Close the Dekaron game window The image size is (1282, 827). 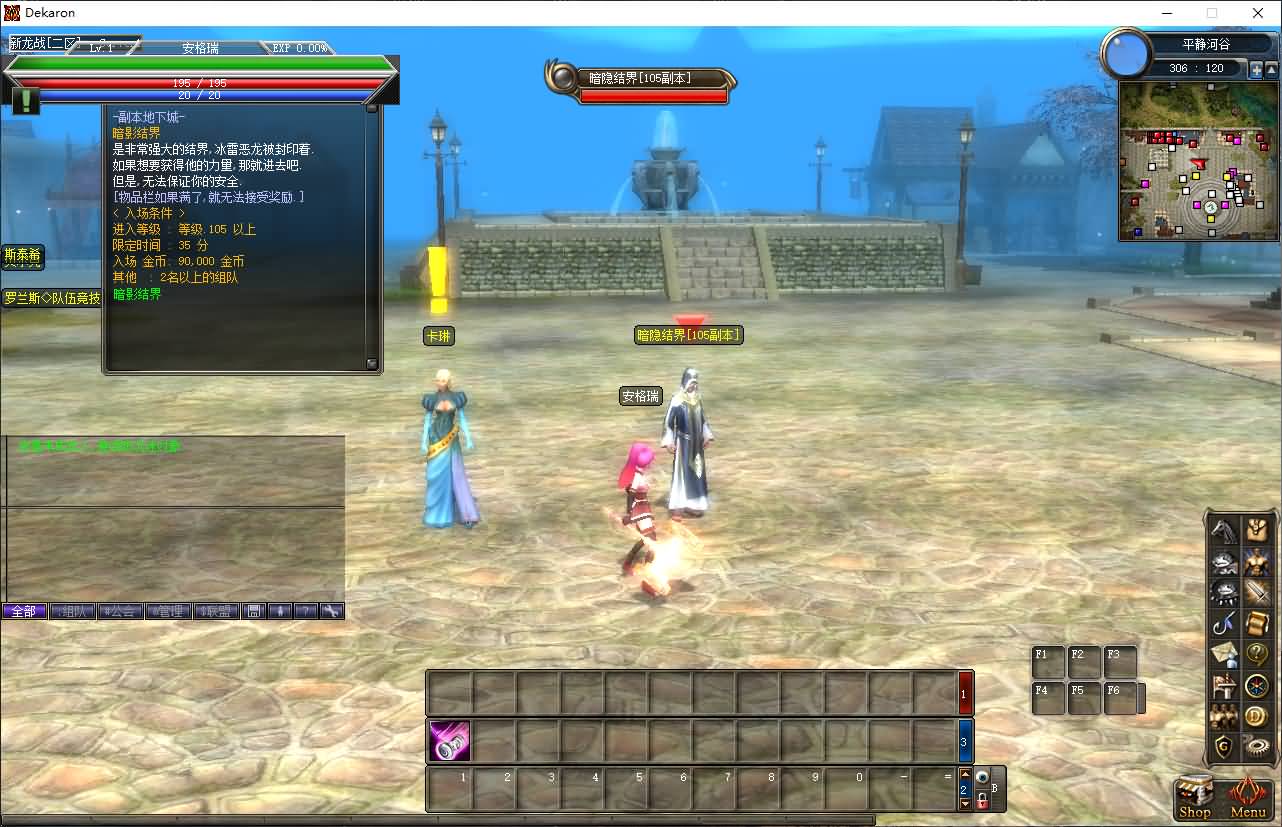[1258, 13]
